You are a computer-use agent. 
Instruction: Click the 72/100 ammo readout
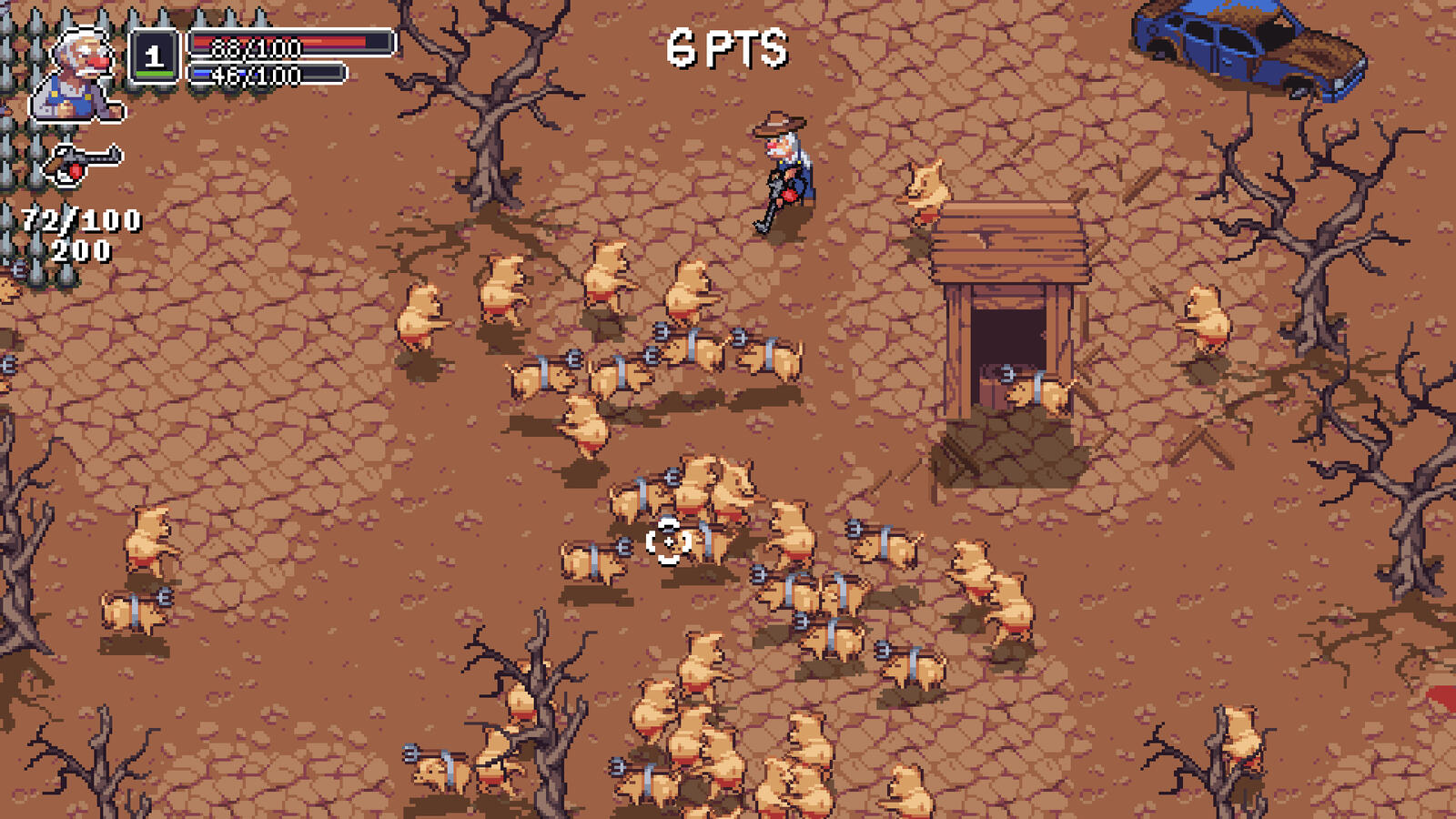(x=80, y=218)
